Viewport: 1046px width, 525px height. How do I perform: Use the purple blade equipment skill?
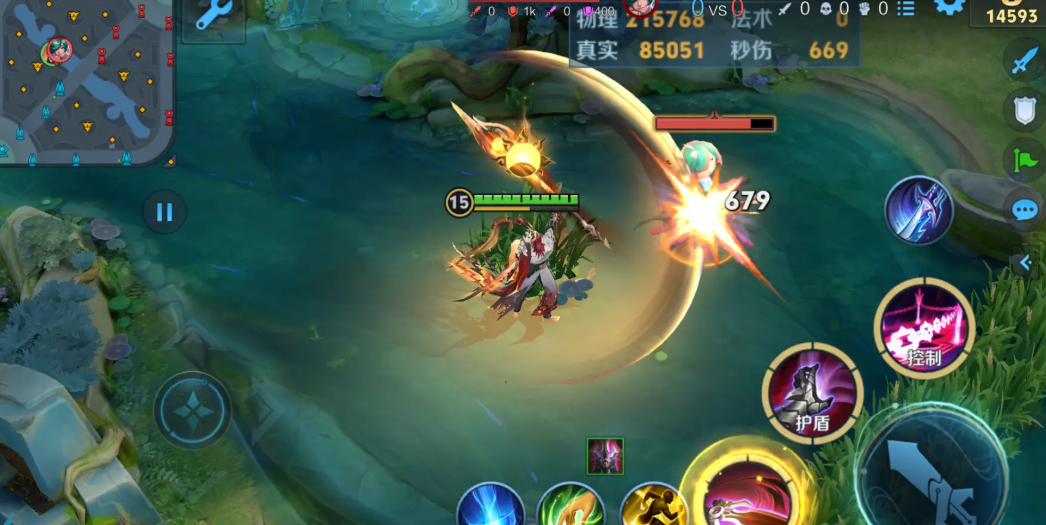919,210
